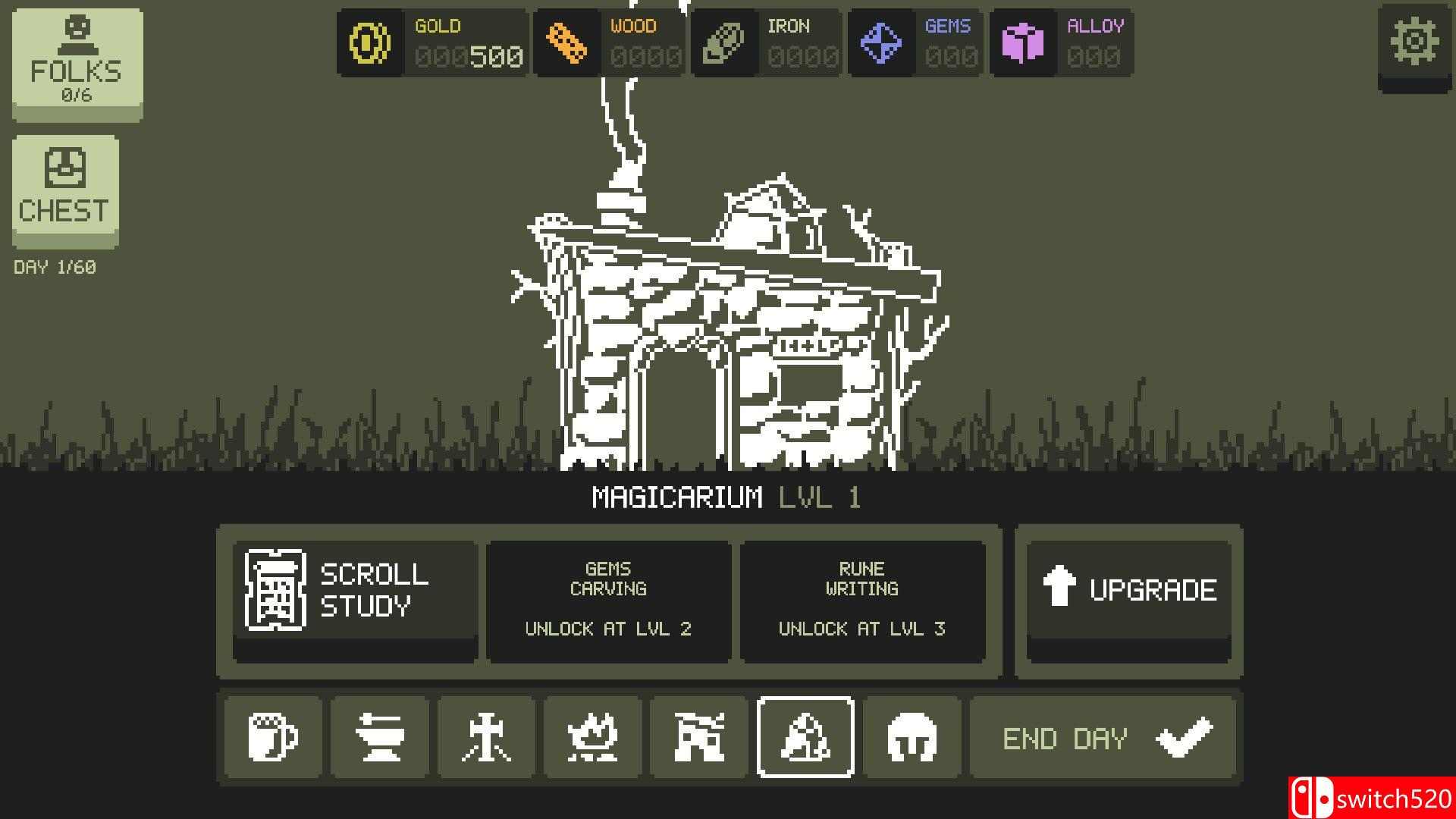Click the Upgrade button

click(1128, 590)
